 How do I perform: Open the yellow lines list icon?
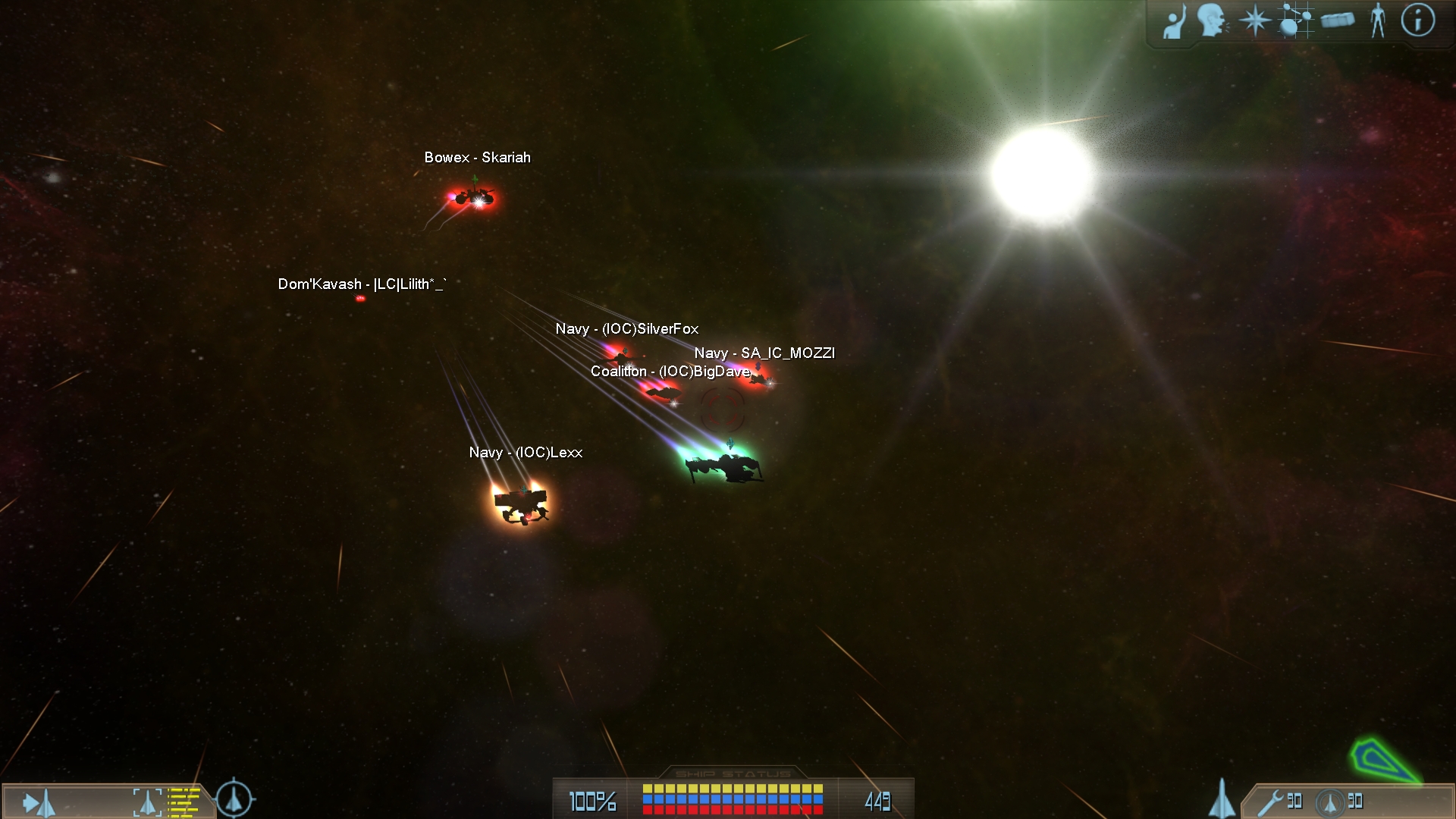(184, 802)
